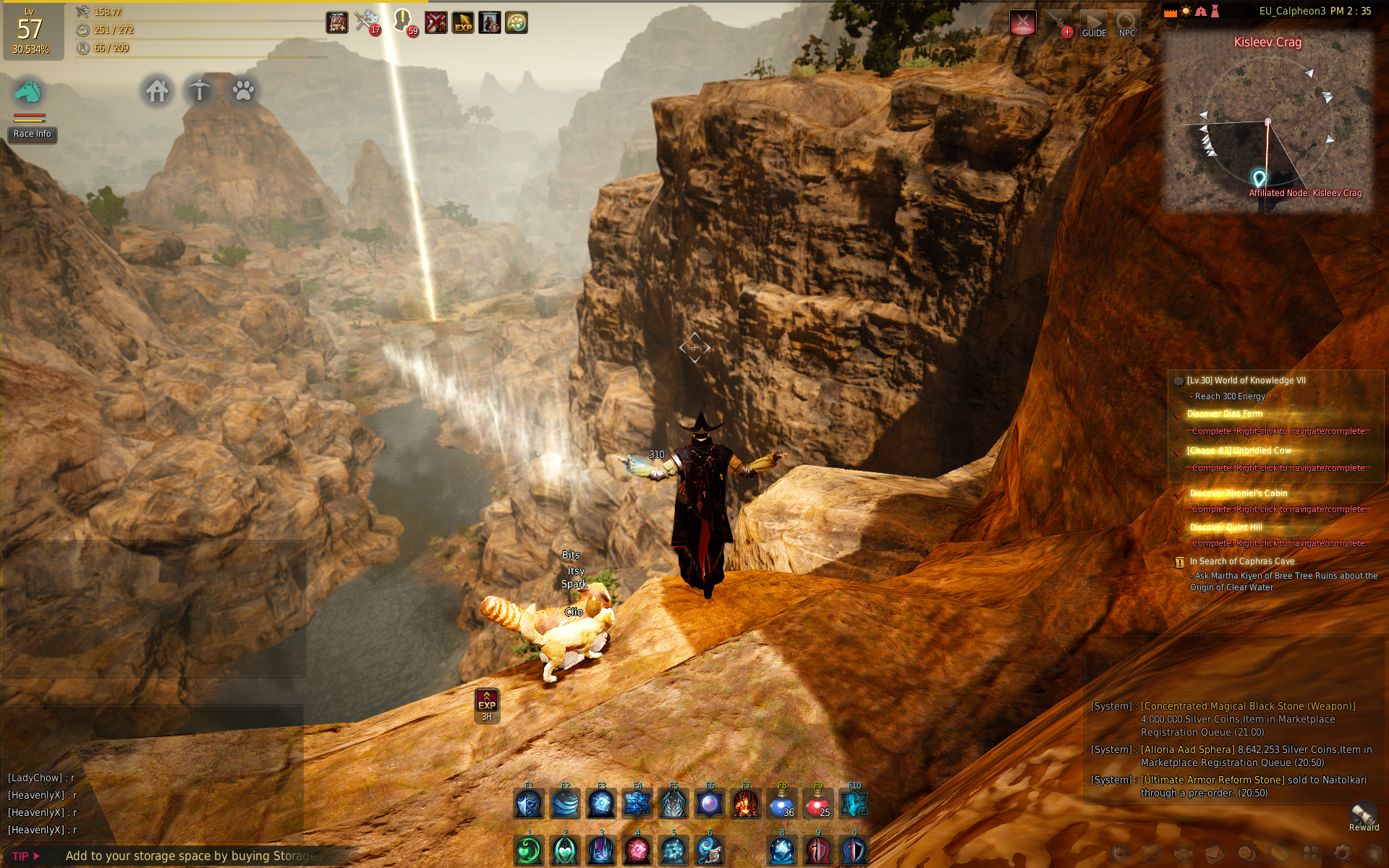The height and width of the screenshot is (868, 1389).
Task: Select the EXP buff icon in top bar
Action: [x=463, y=22]
